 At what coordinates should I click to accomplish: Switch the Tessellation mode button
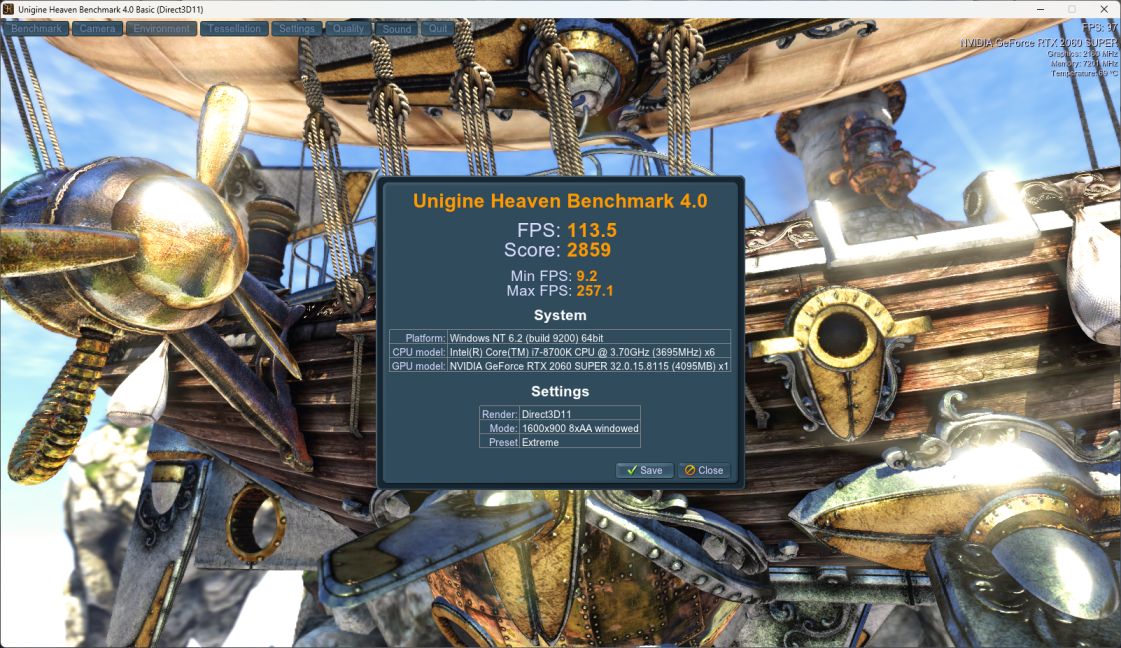[x=234, y=29]
